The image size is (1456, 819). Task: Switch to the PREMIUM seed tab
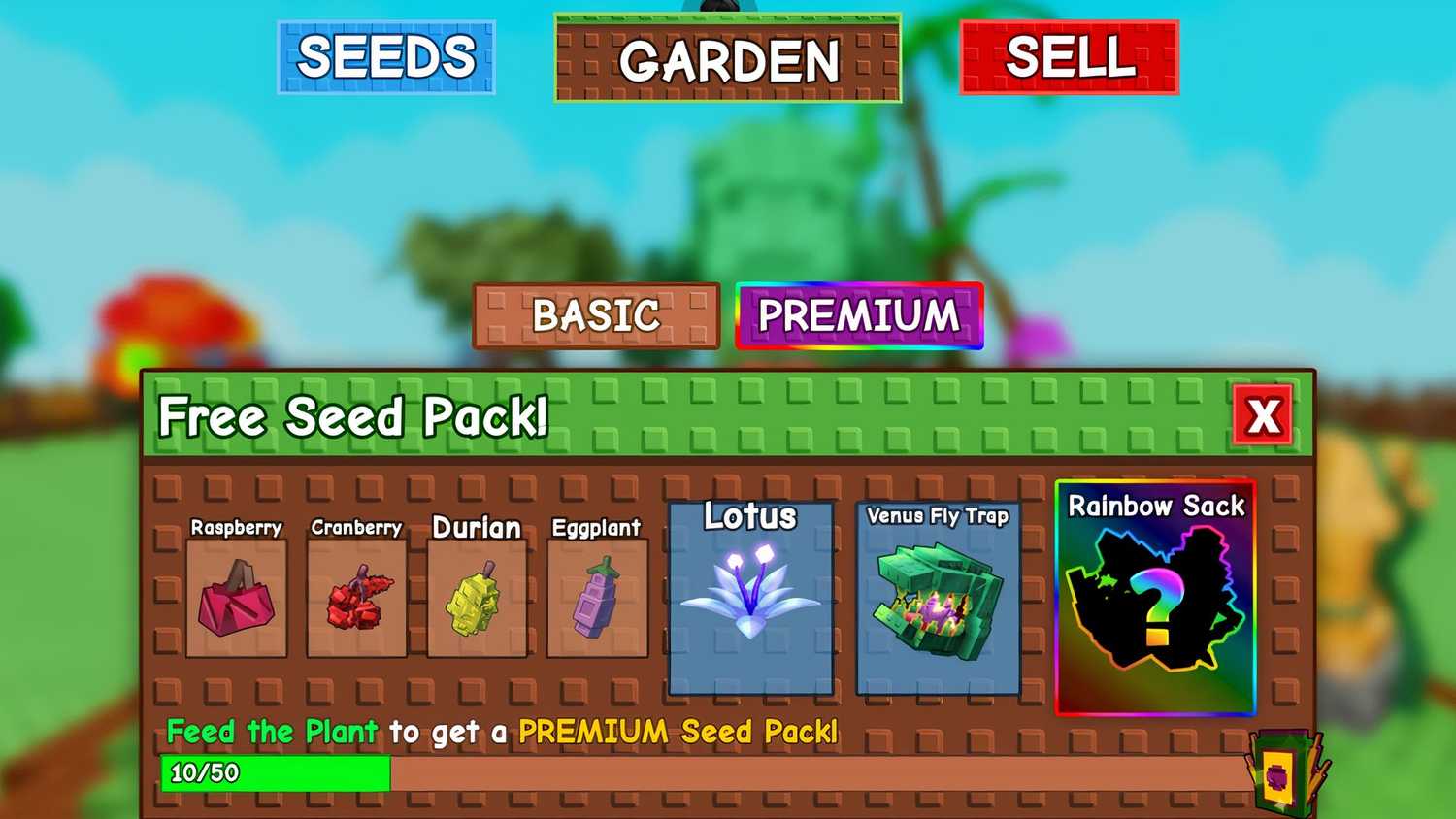[858, 315]
